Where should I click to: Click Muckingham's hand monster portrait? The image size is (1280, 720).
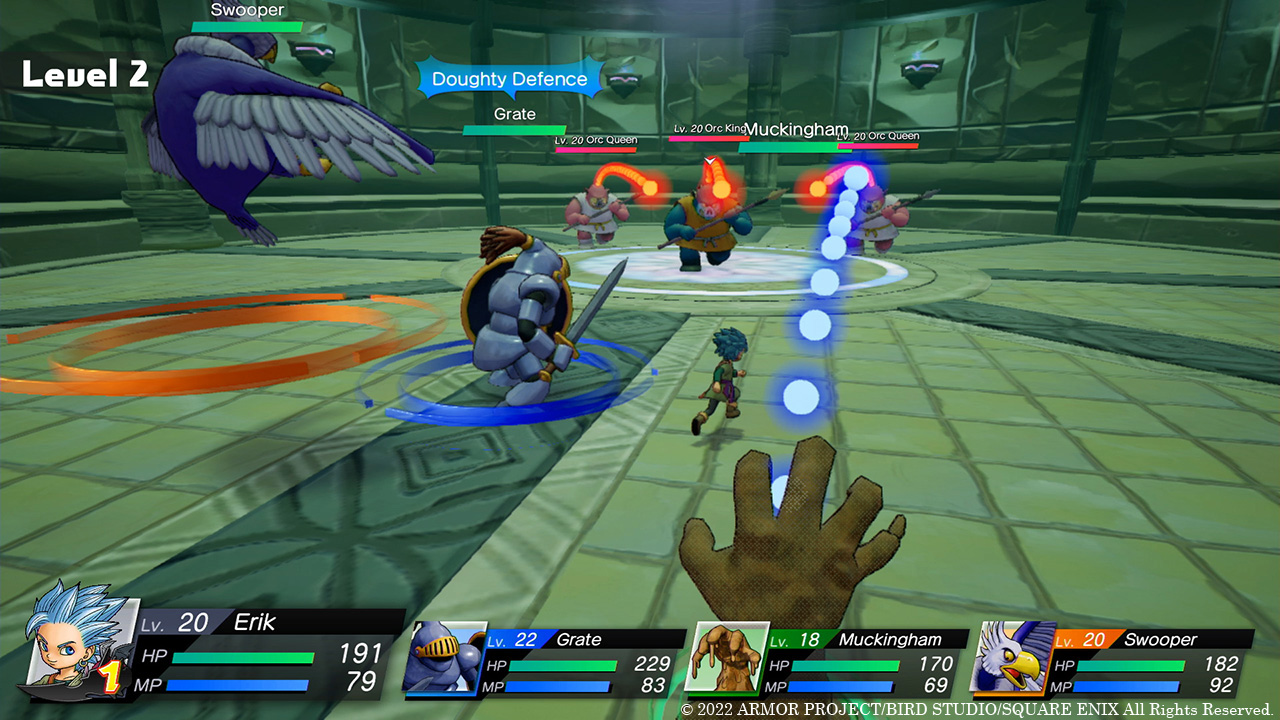pyautogui.click(x=726, y=657)
